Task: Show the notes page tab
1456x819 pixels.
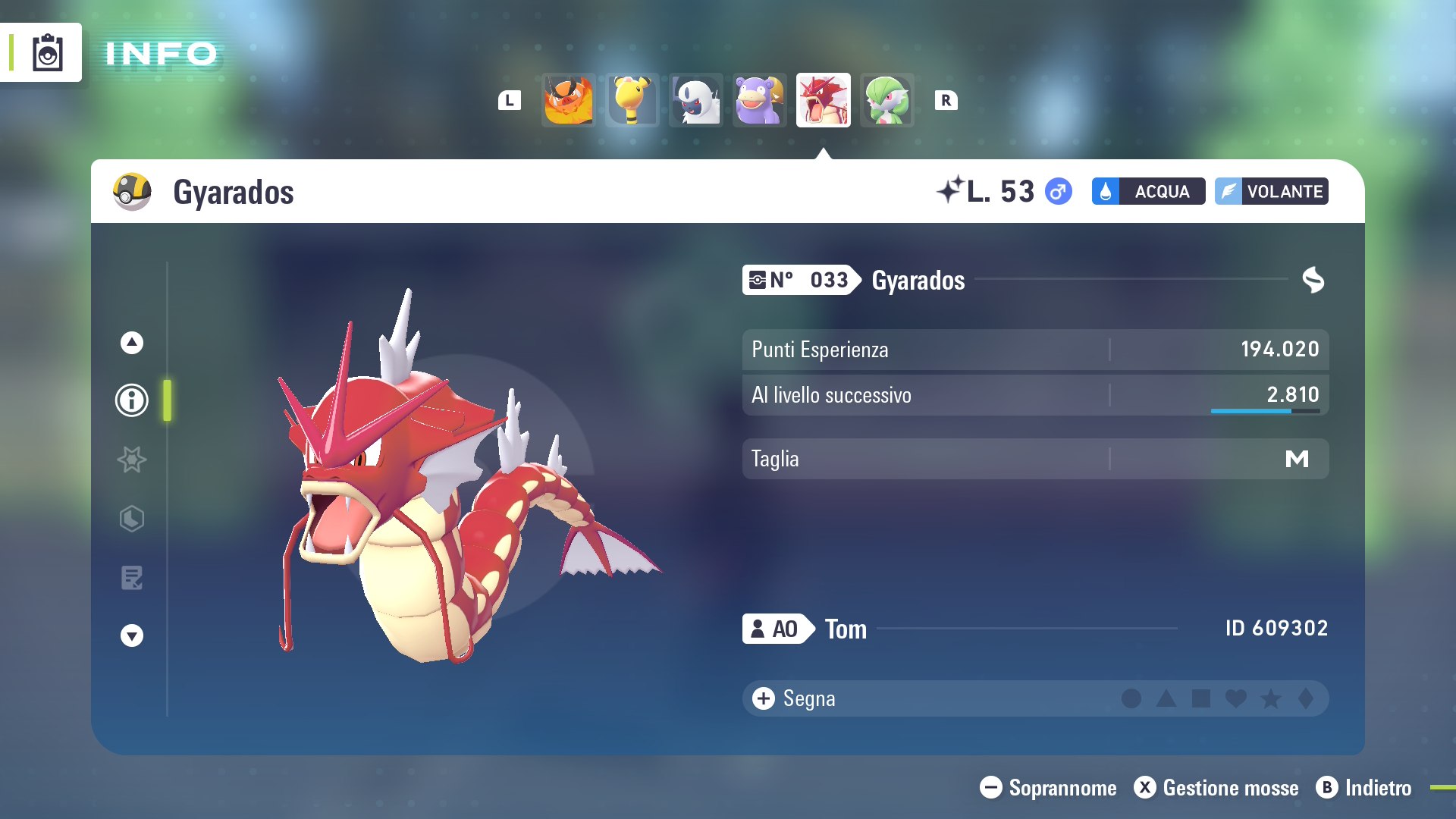Action: coord(132,578)
